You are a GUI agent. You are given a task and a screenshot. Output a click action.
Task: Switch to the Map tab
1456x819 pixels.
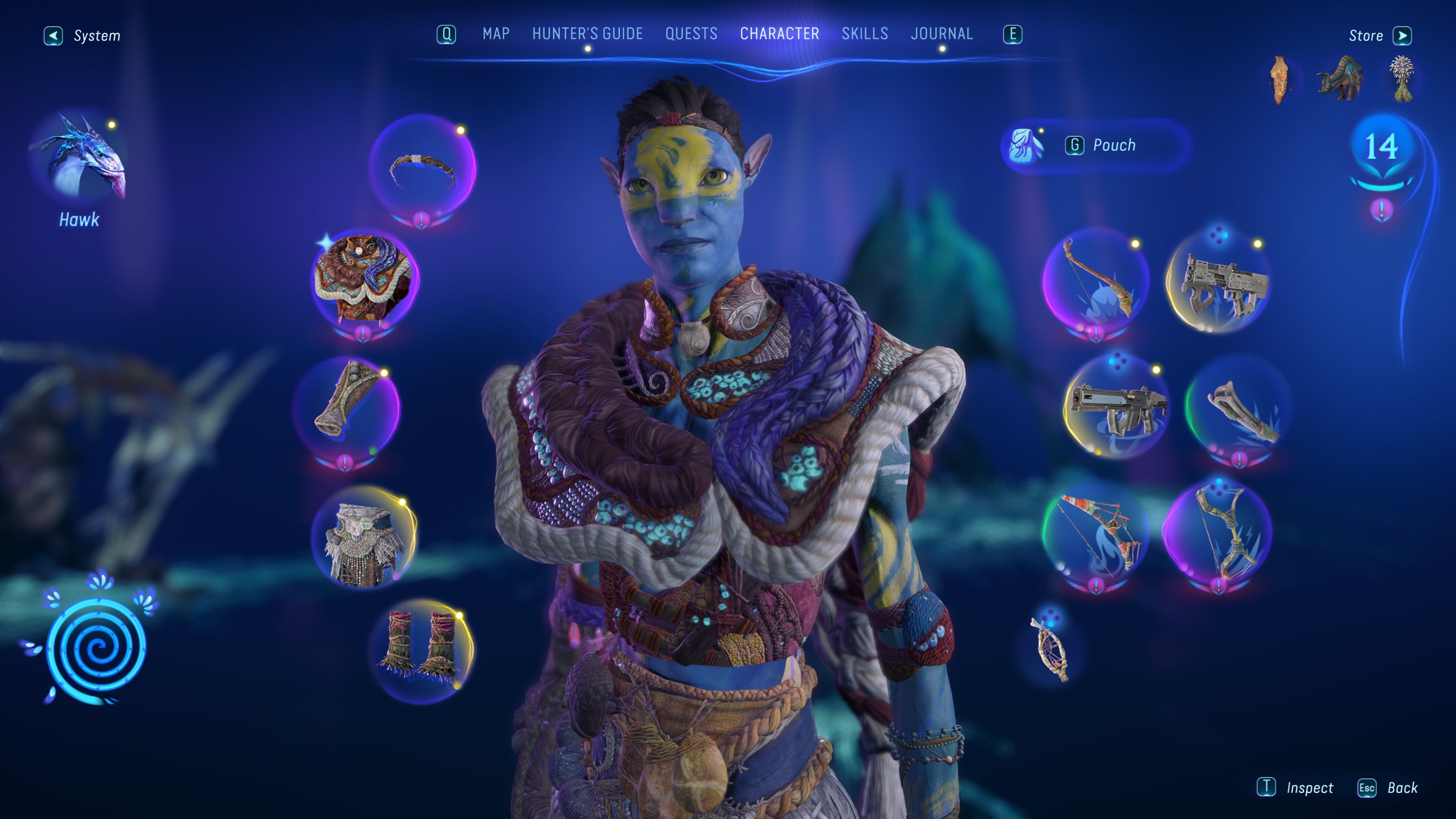[496, 34]
